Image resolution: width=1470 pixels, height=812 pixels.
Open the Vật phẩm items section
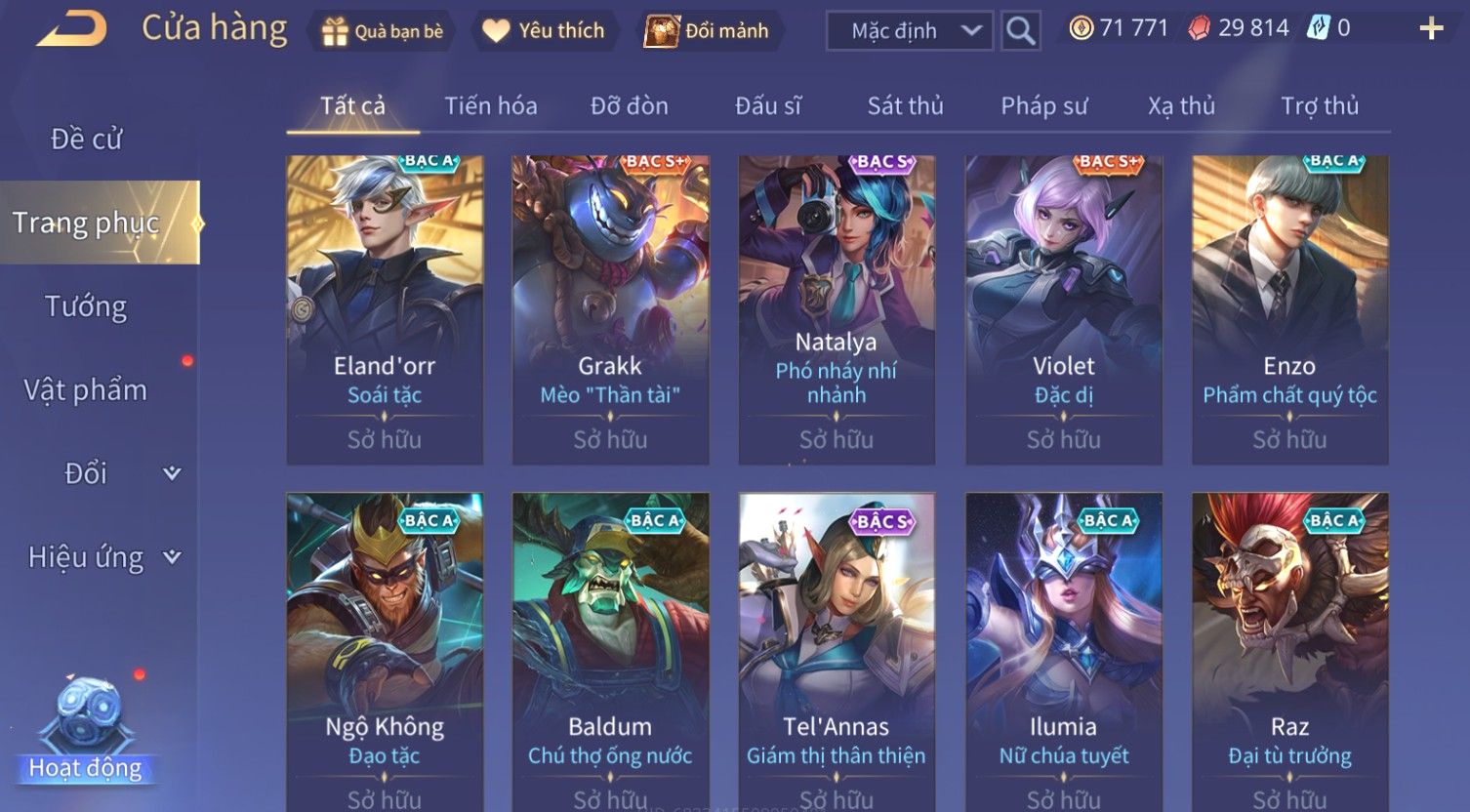tap(86, 390)
